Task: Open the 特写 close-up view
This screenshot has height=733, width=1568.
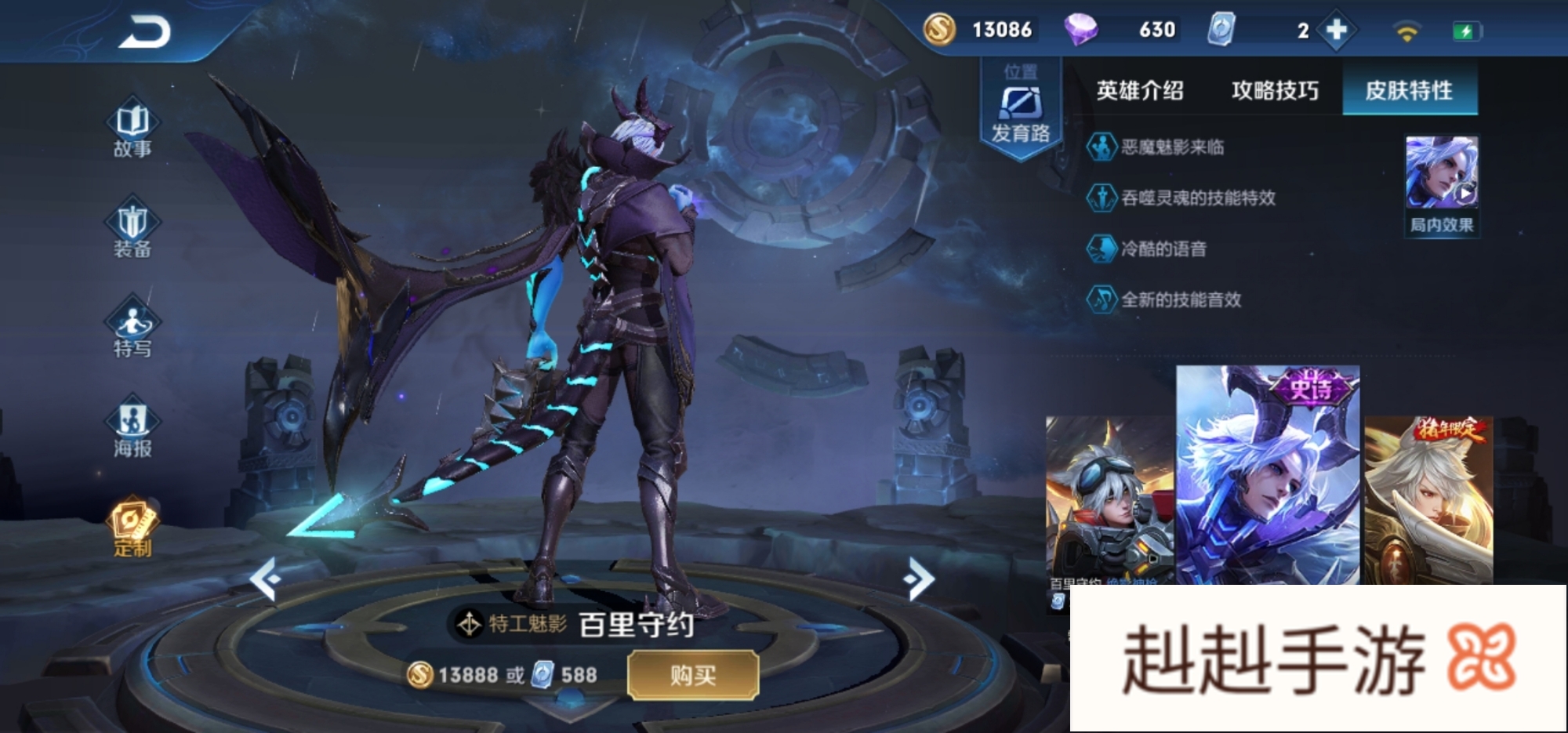Action: 132,328
